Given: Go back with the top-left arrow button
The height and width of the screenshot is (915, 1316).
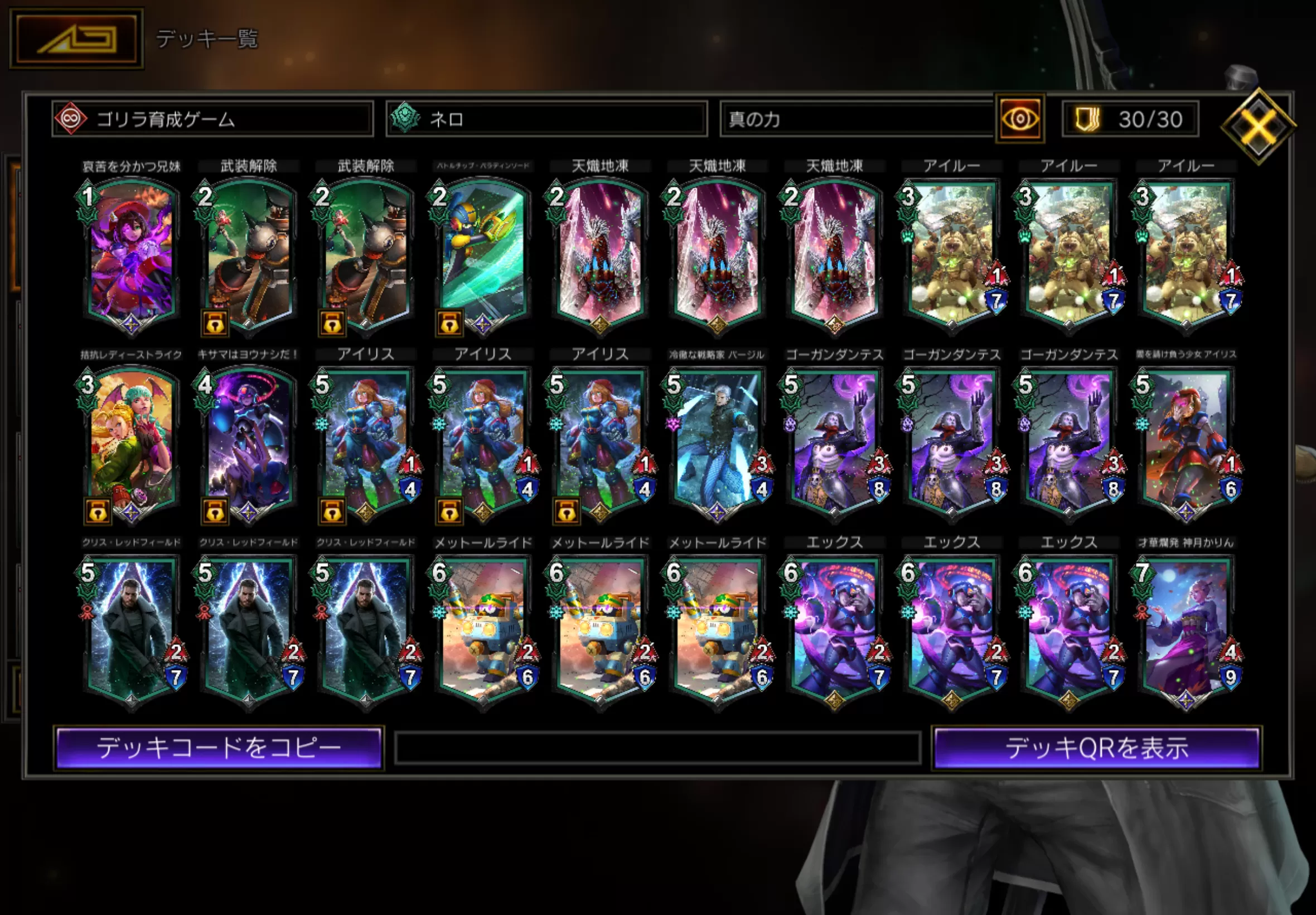Looking at the screenshot, I should tap(76, 38).
